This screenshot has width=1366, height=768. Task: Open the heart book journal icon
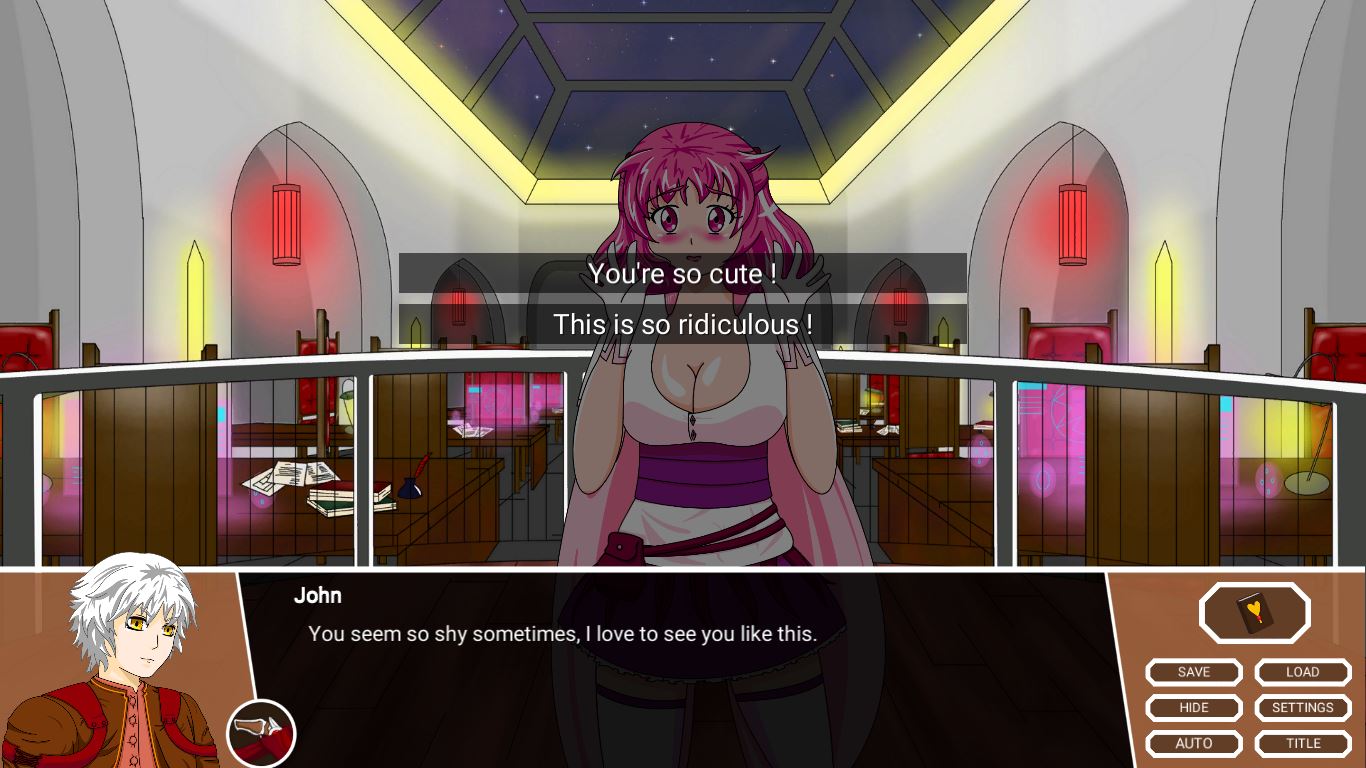pos(1254,612)
